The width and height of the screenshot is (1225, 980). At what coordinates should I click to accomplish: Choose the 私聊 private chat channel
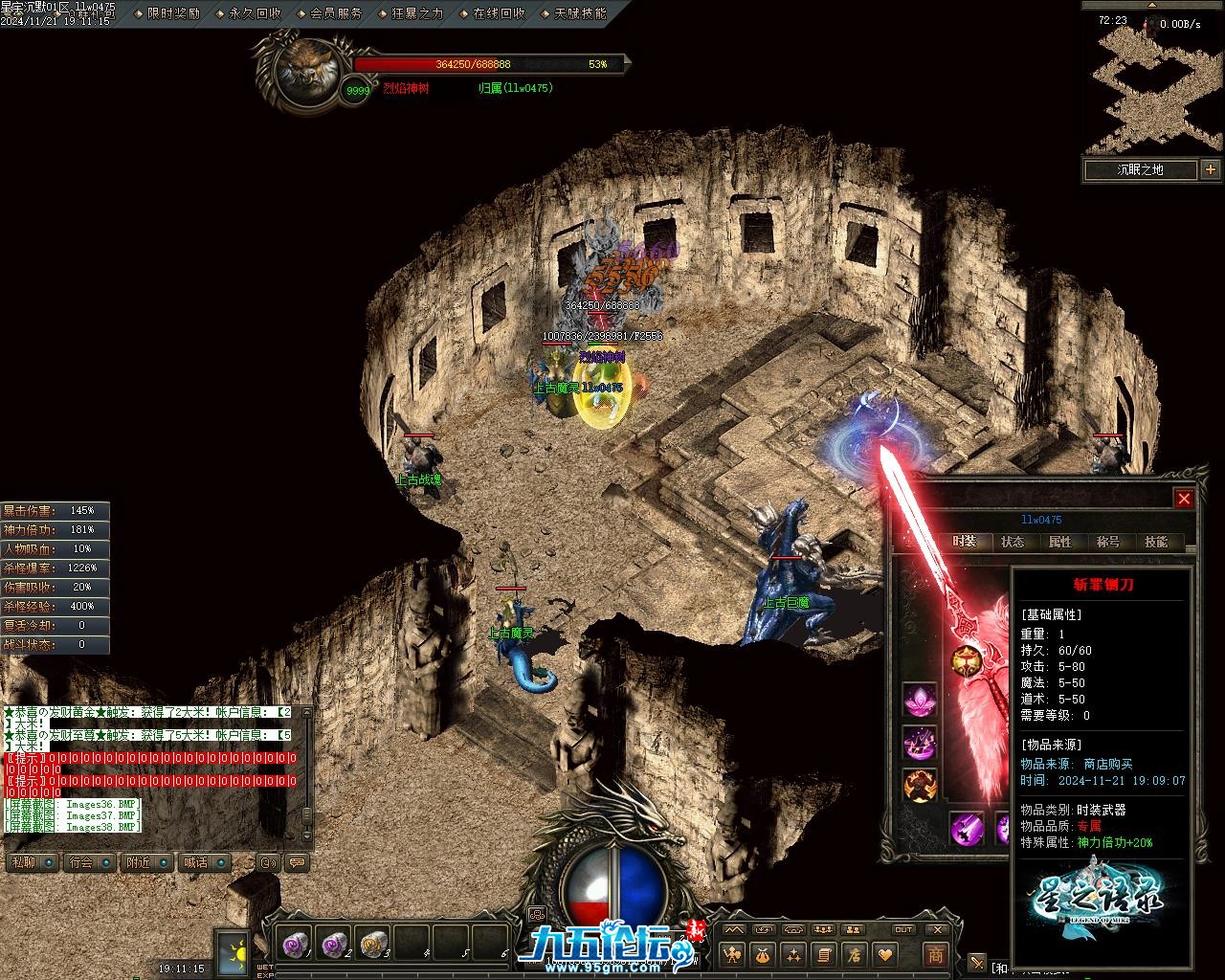[x=25, y=862]
